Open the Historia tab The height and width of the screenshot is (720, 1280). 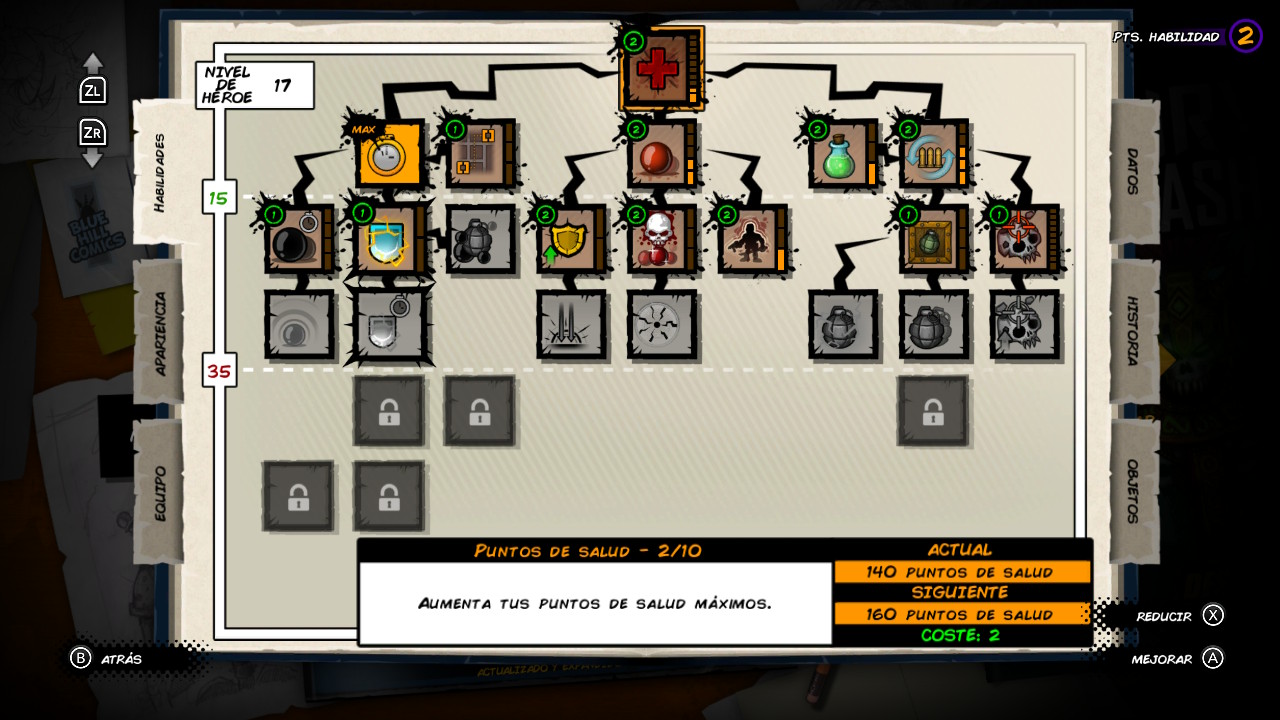pos(1133,331)
